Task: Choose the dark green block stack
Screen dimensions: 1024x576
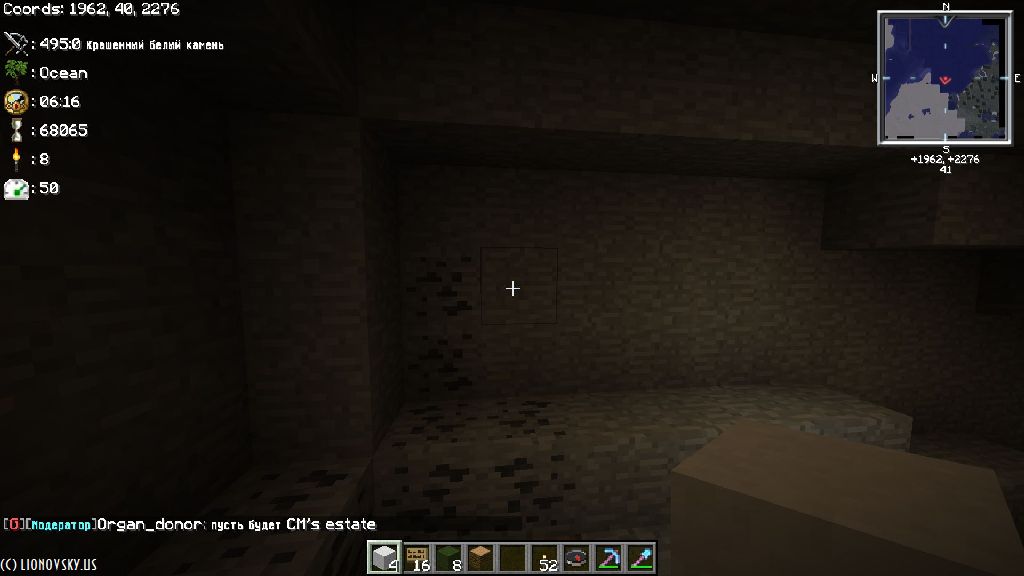Action: tap(448, 557)
